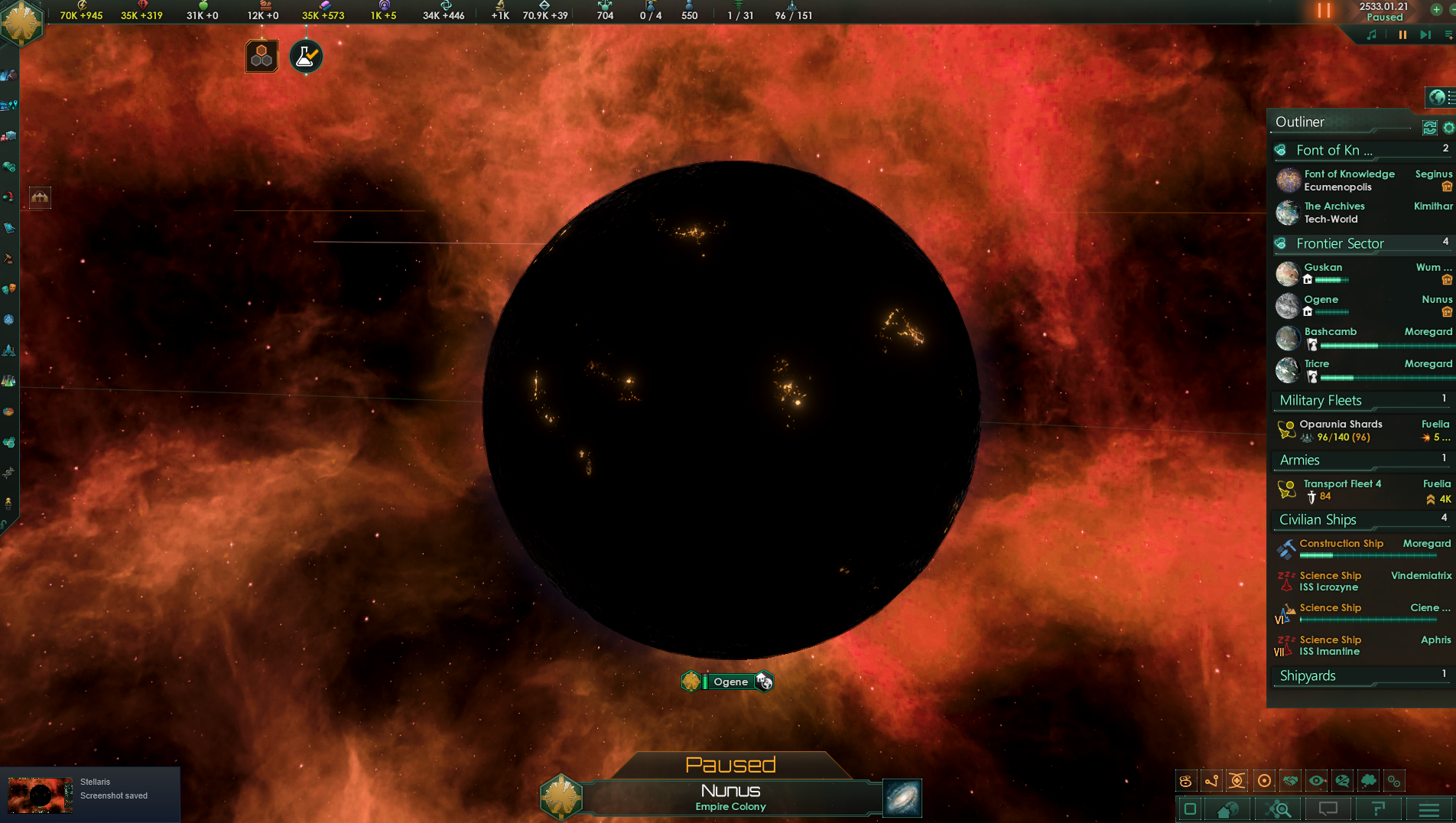Viewport: 1456px width, 823px height.
Task: Open the expansion planner magnifier icon
Action: [x=1278, y=808]
